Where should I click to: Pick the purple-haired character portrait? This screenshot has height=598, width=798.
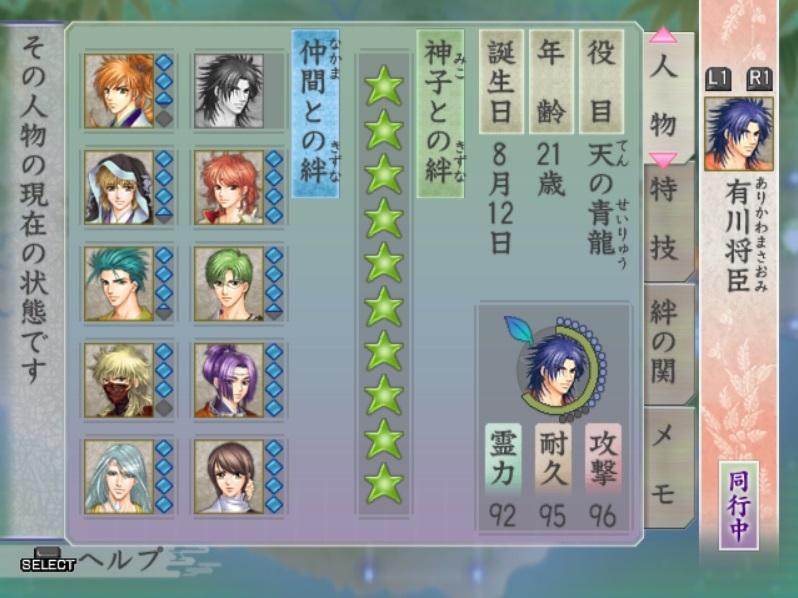(229, 379)
